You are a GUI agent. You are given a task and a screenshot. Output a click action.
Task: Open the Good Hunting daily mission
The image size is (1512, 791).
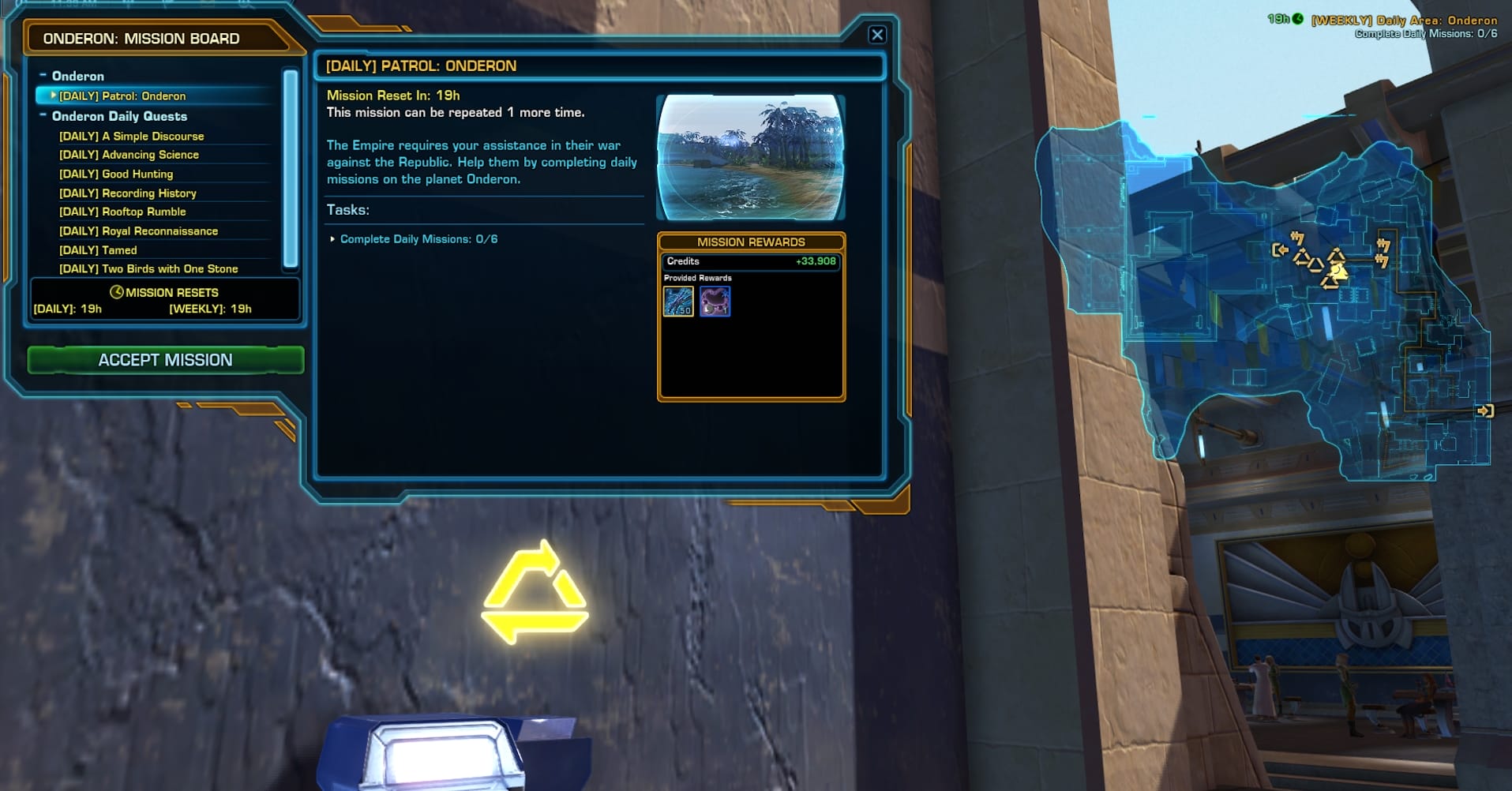coord(115,174)
